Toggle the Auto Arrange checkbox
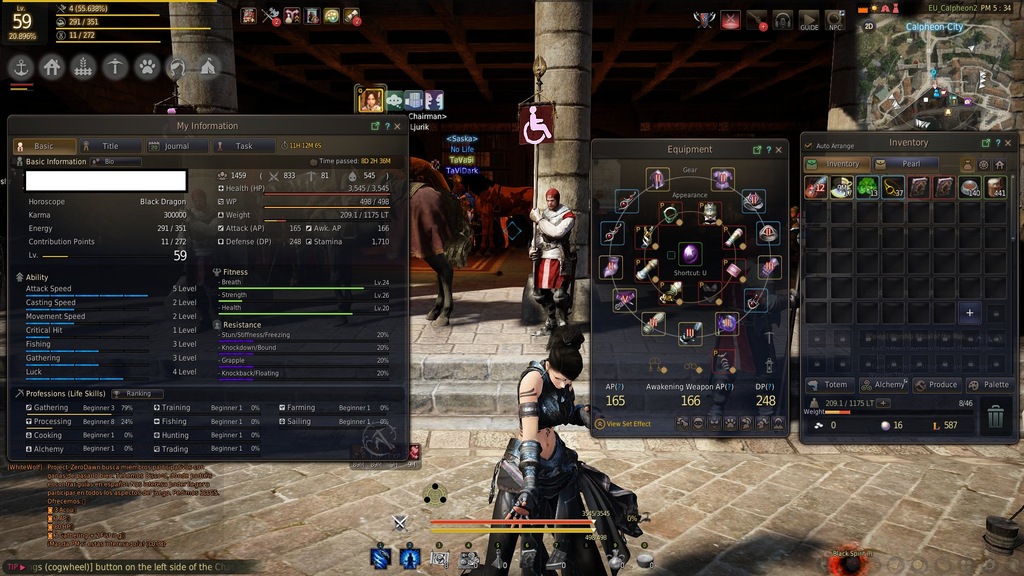Image resolution: width=1024 pixels, height=576 pixels. (x=808, y=146)
